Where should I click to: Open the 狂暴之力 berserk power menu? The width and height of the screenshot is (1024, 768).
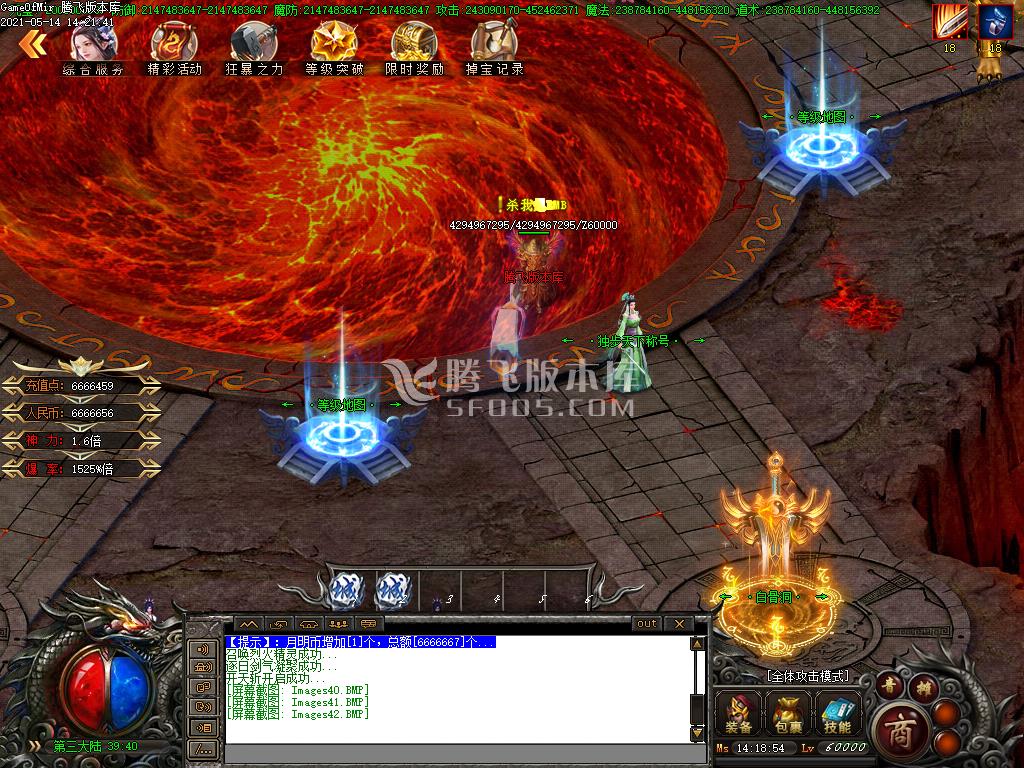254,48
